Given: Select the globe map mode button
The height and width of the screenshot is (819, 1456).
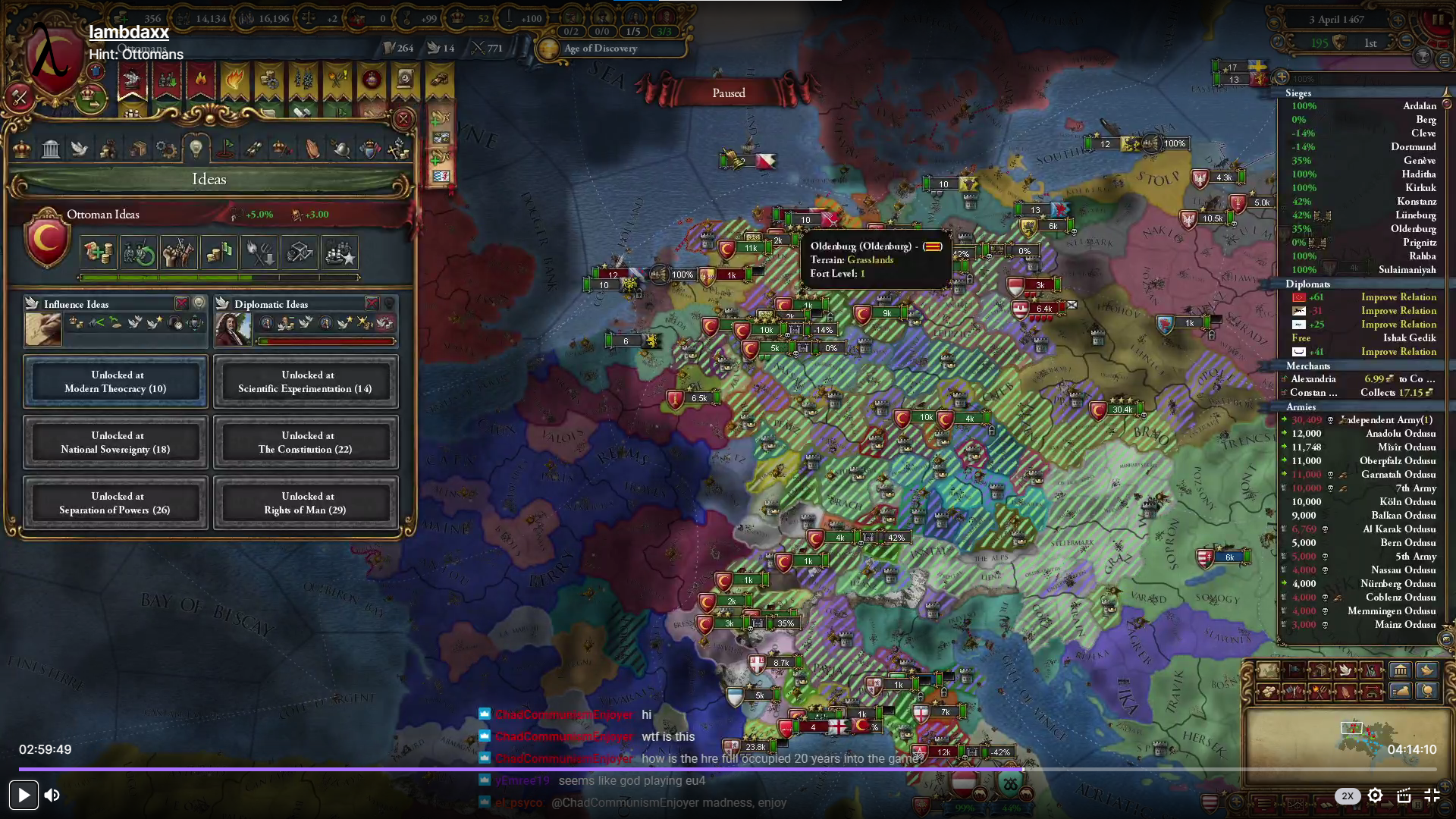Looking at the screenshot, I should [x=1427, y=691].
